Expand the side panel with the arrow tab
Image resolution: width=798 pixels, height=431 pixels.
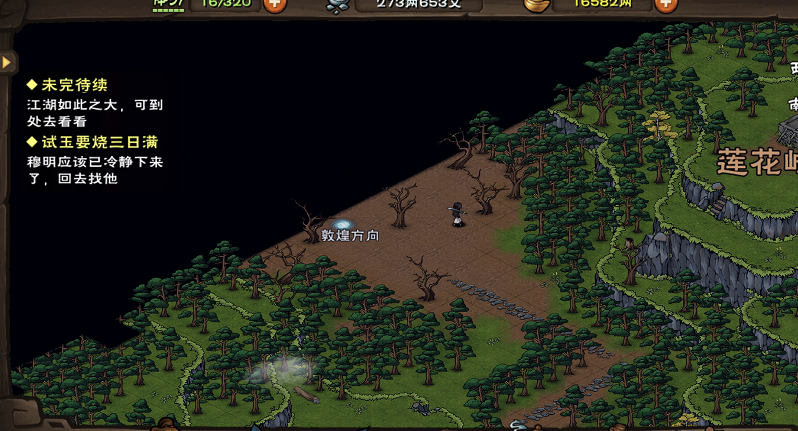(x=8, y=62)
